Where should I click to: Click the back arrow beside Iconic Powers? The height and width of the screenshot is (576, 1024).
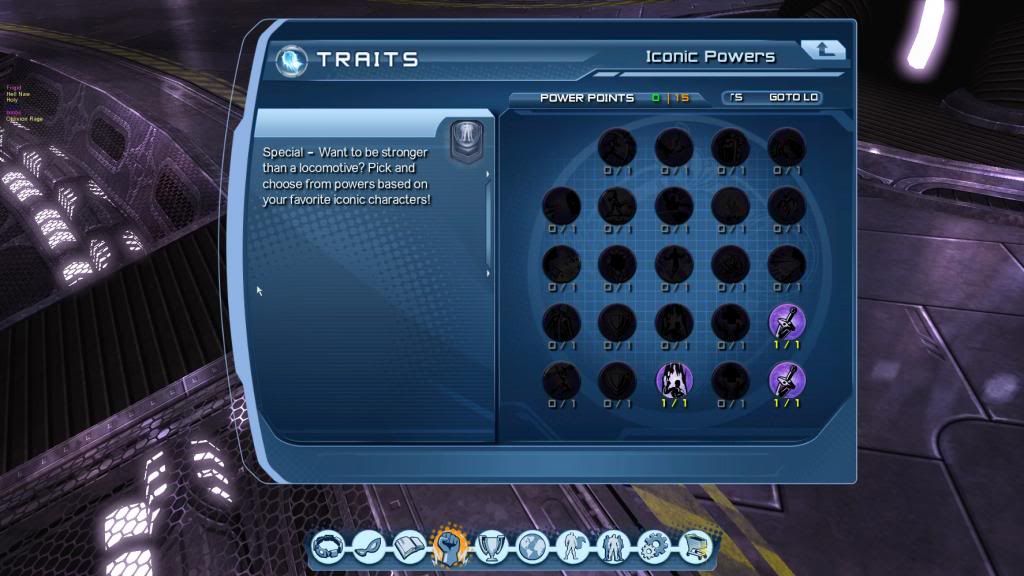(823, 51)
